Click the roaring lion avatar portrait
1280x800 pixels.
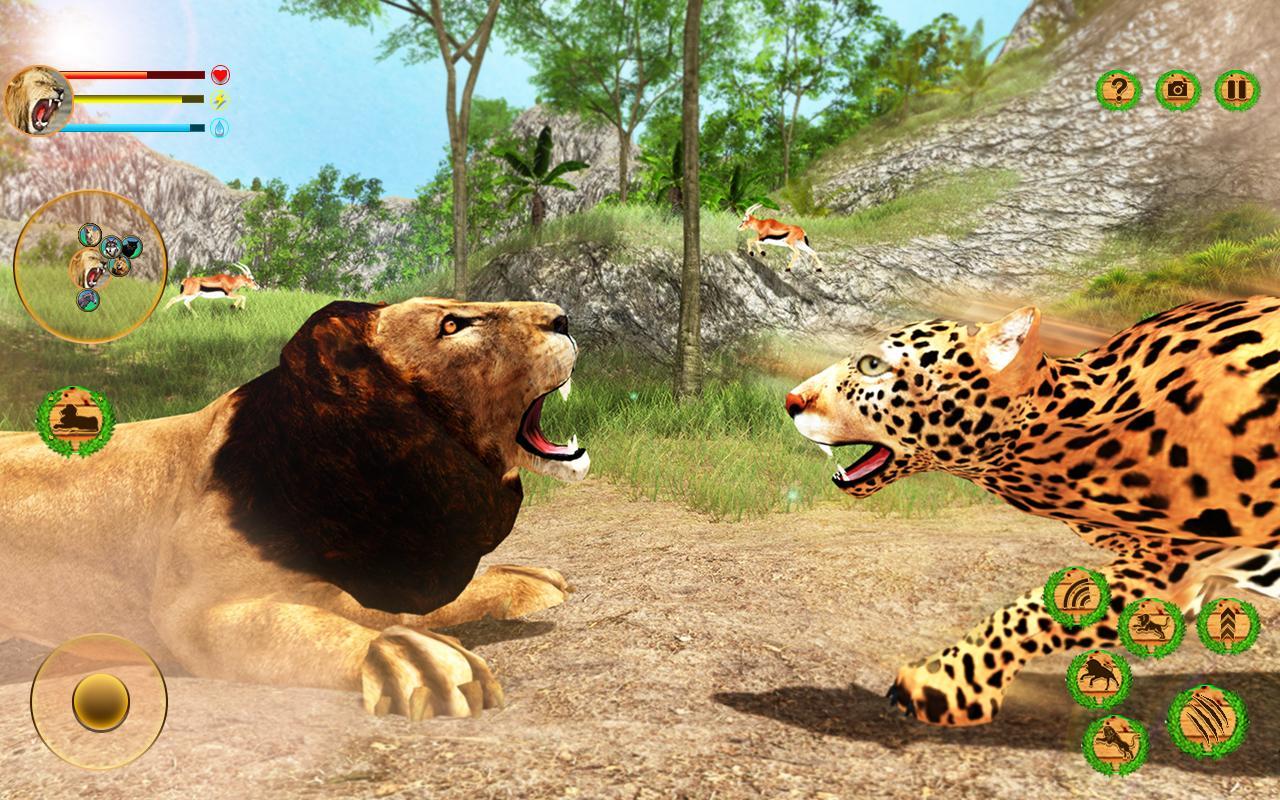(40, 97)
